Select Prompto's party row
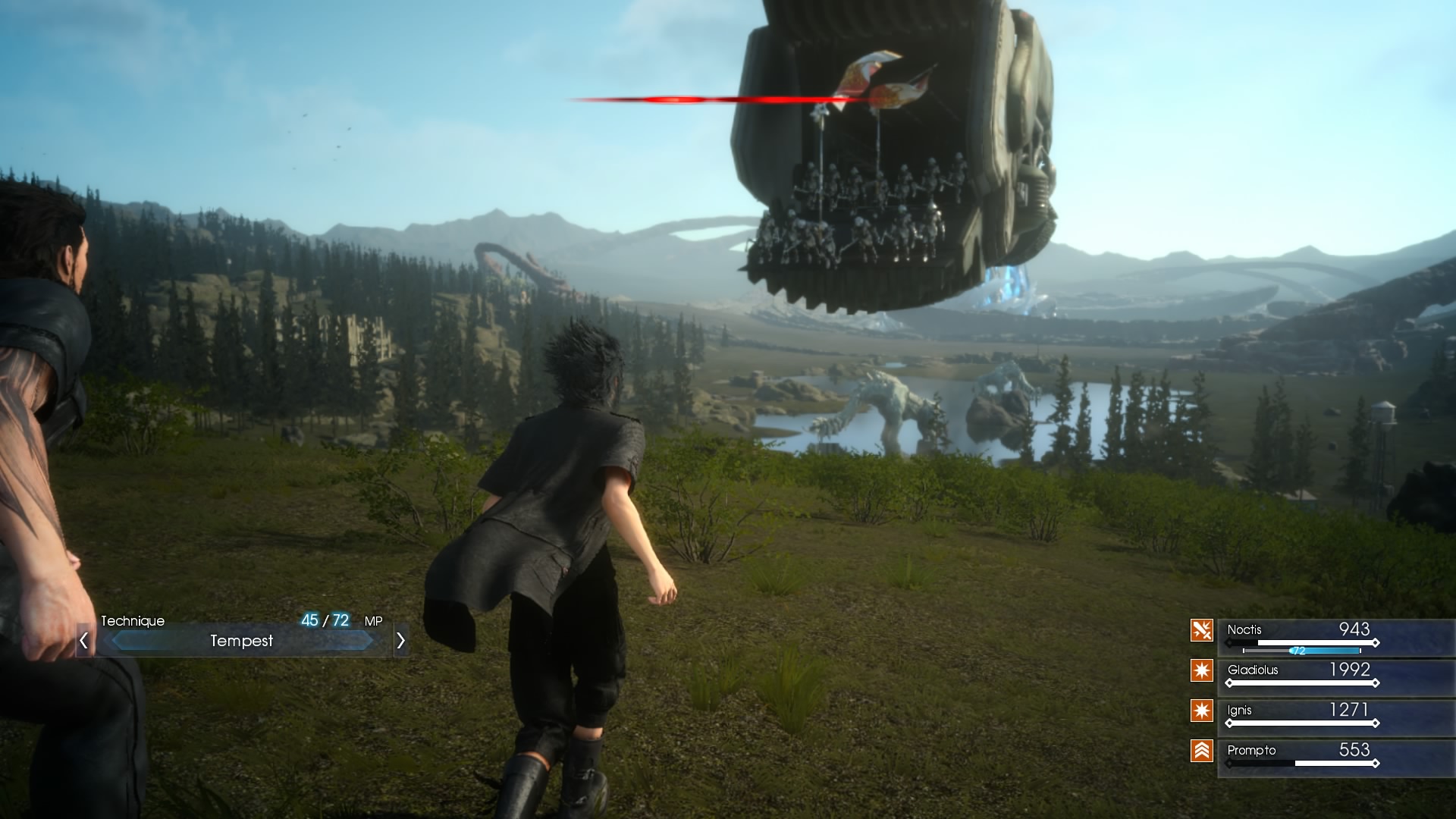1456x819 pixels. click(x=1301, y=757)
